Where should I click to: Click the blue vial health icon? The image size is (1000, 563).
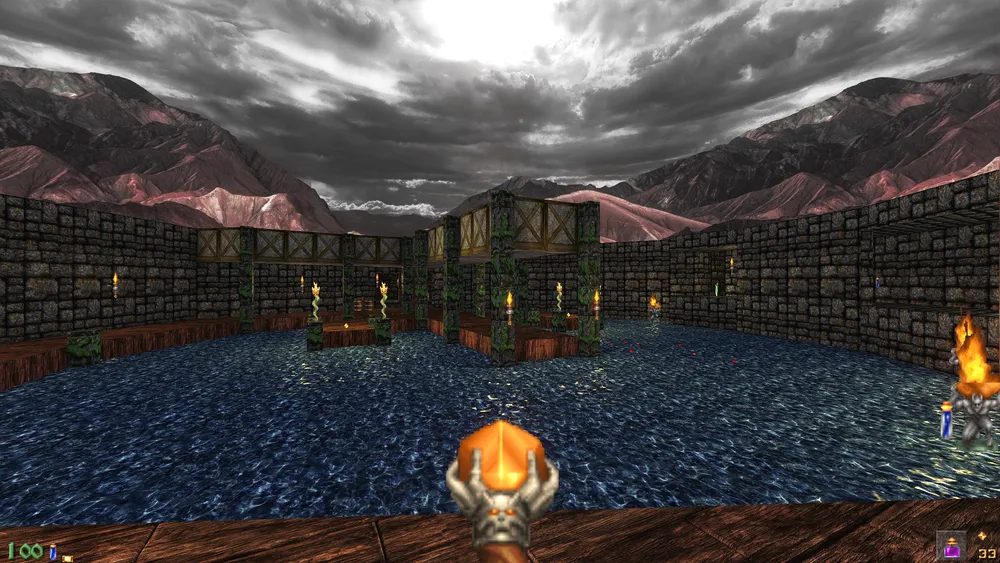[x=53, y=551]
